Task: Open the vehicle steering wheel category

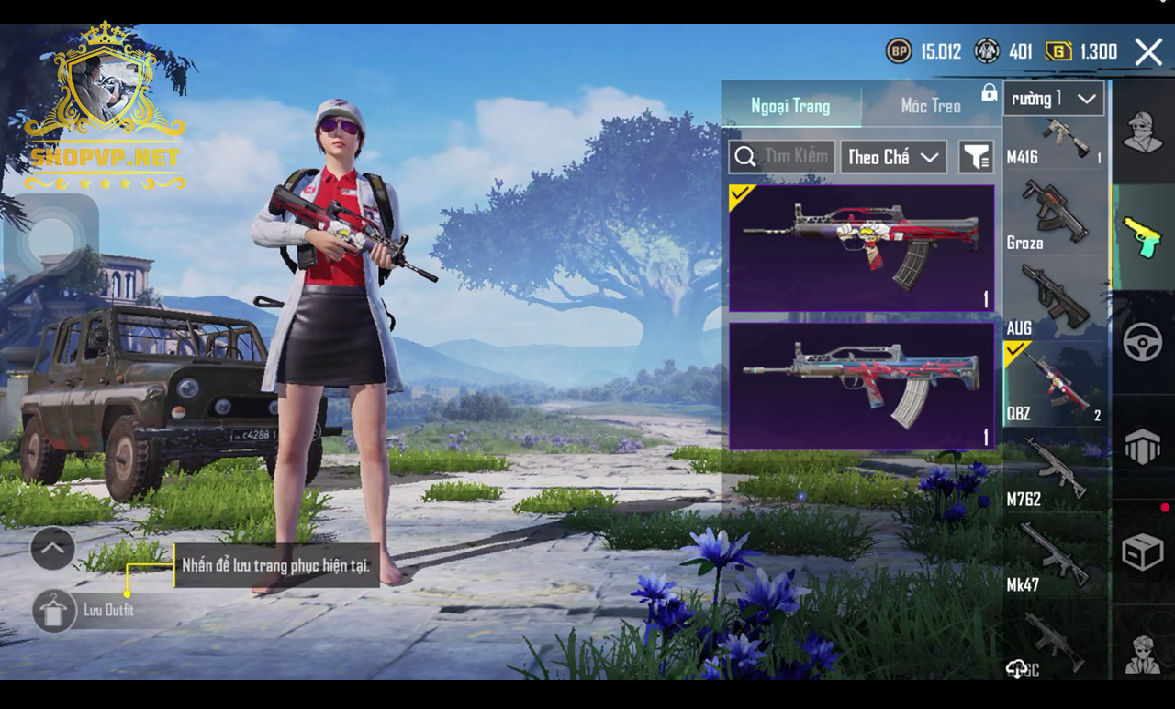Action: point(1143,343)
